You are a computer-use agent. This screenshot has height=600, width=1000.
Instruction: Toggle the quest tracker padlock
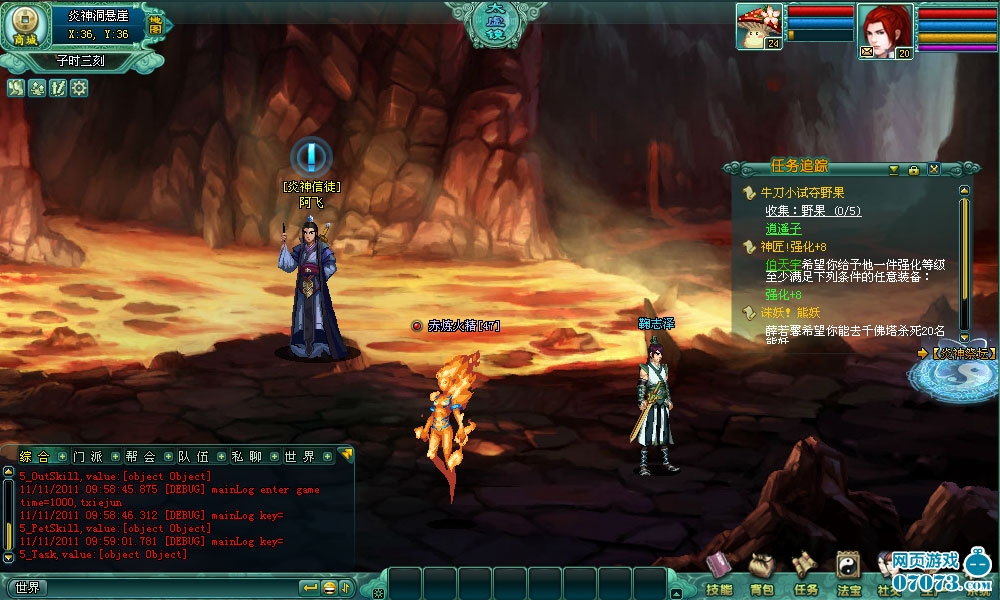click(913, 169)
